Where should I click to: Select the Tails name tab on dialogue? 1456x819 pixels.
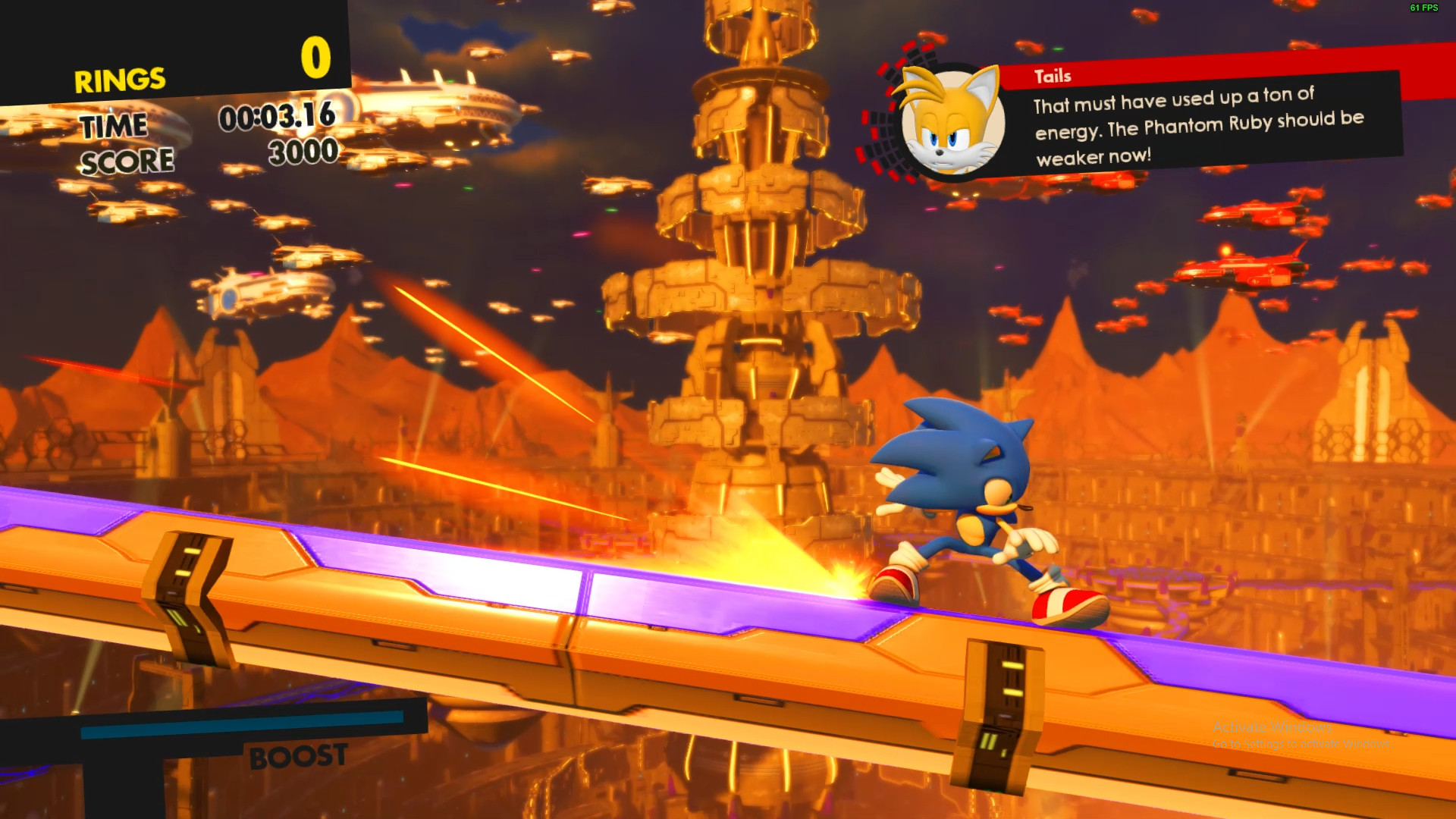click(1054, 76)
